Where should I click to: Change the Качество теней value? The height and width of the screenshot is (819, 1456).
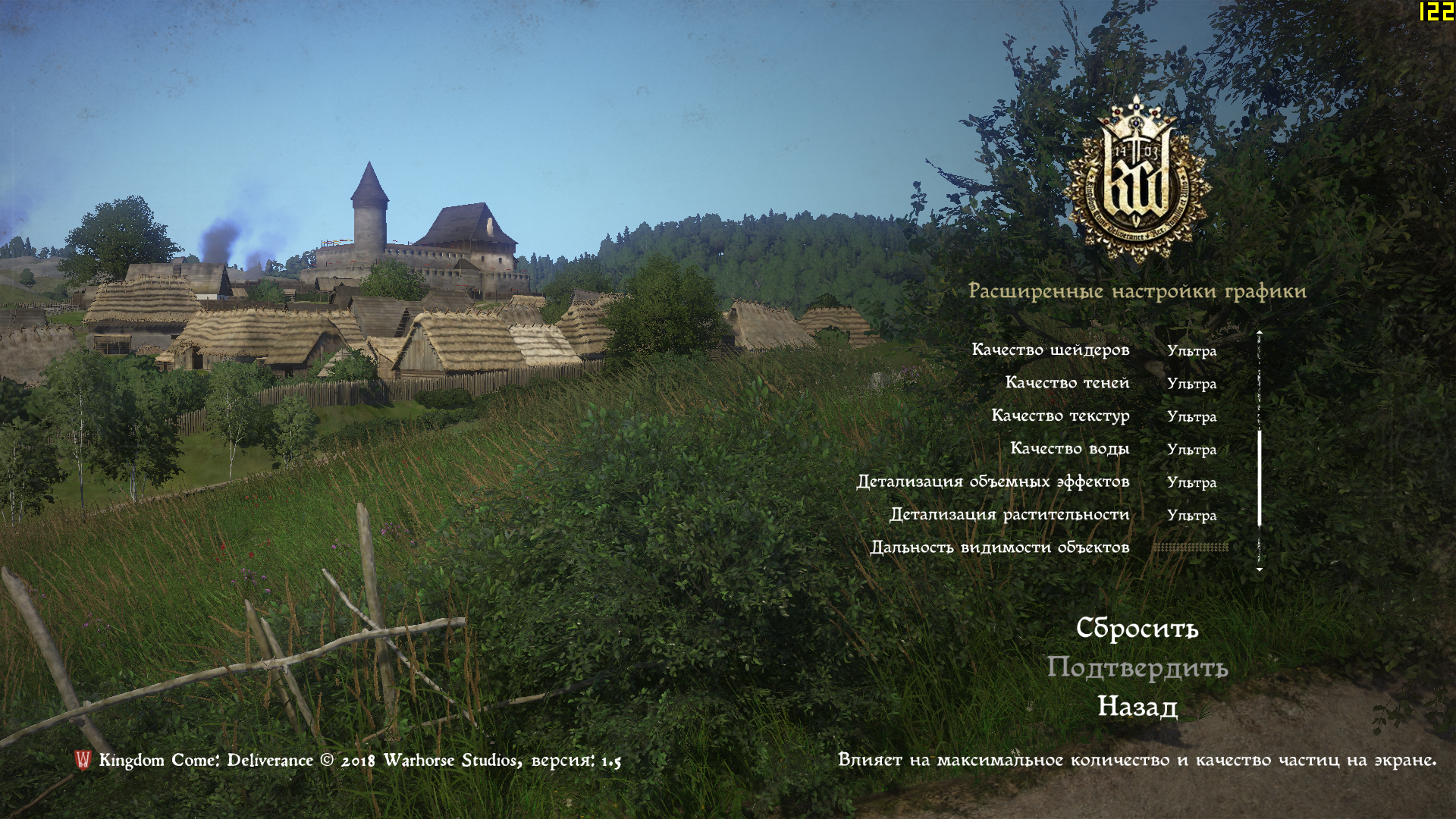pyautogui.click(x=1191, y=384)
